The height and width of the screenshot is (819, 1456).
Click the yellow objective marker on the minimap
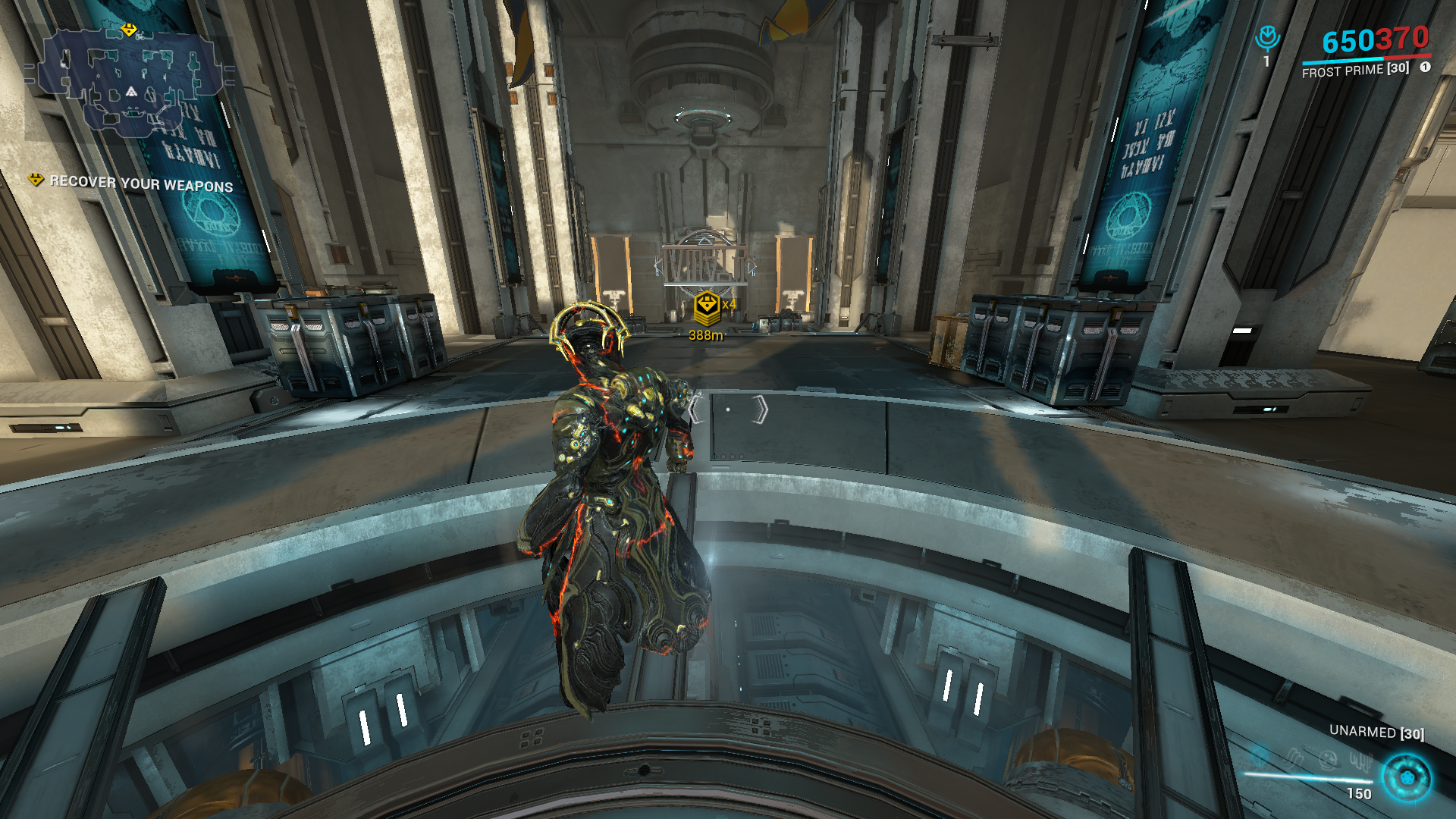point(130,30)
